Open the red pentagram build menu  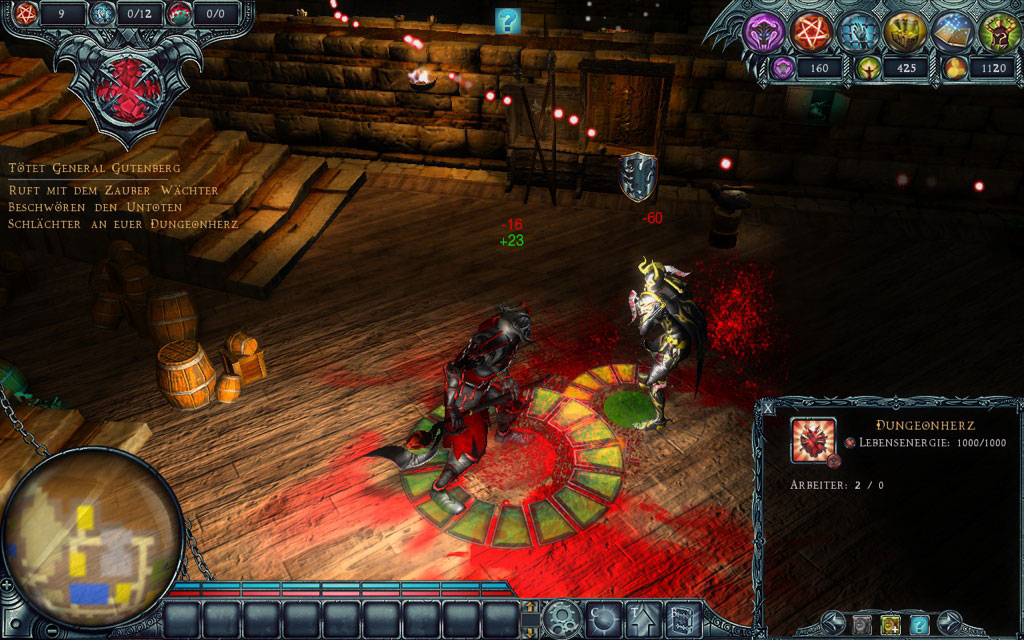[809, 32]
